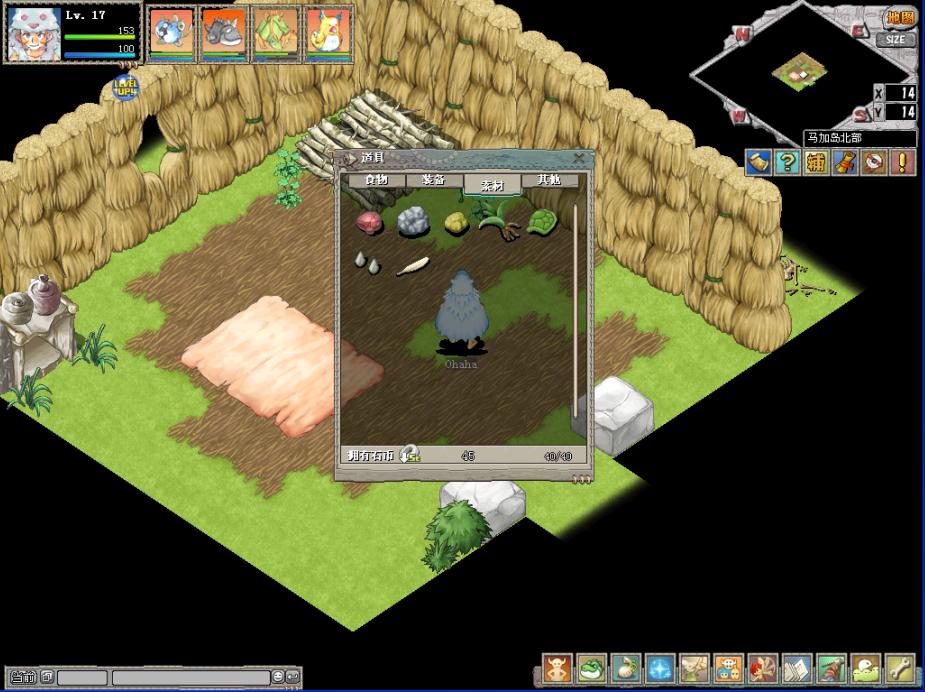Open the lifebuoy icon below the minimap
This screenshot has height=692, width=925.
click(874, 162)
